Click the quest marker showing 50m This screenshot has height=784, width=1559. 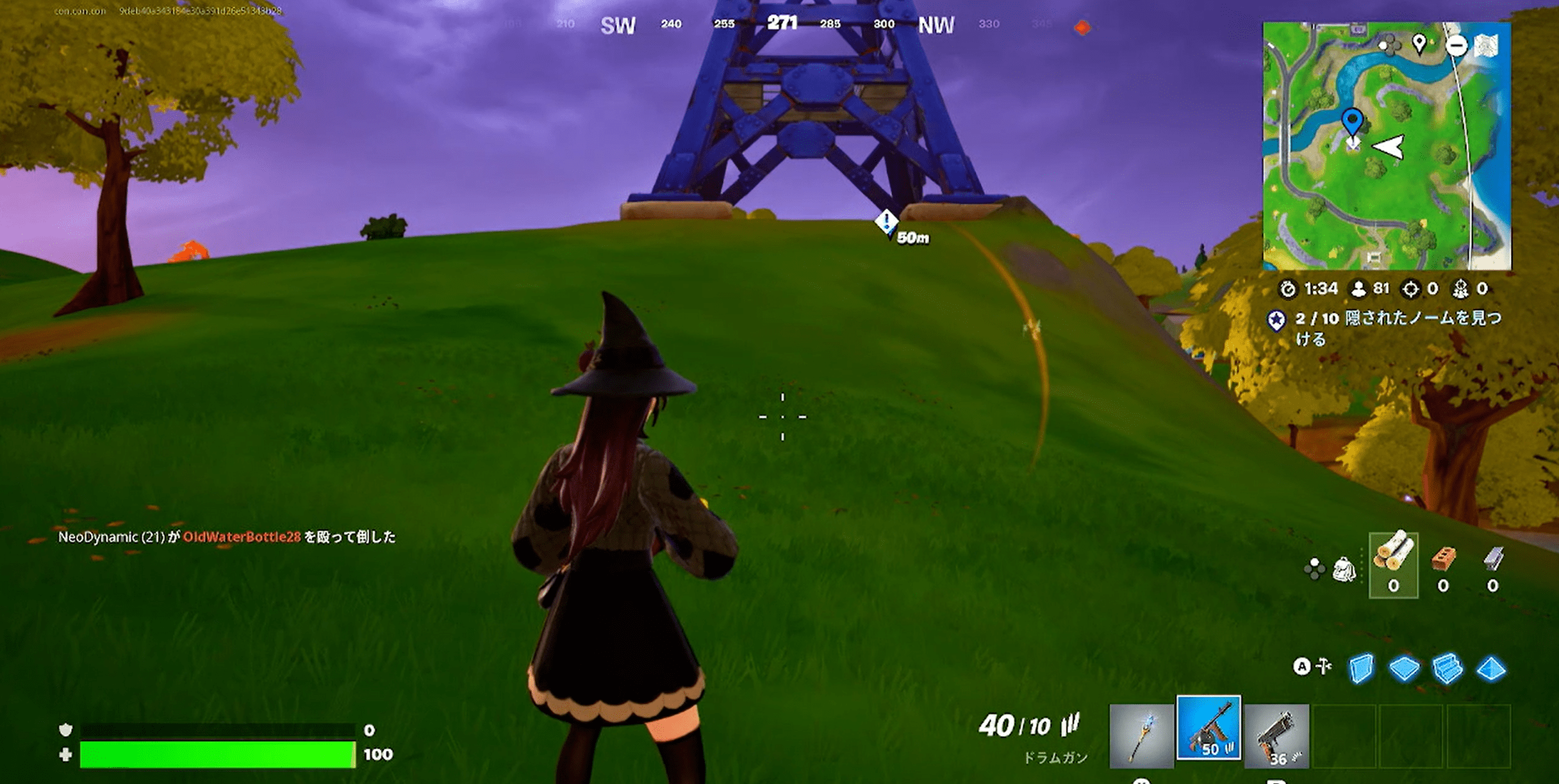pyautogui.click(x=887, y=223)
